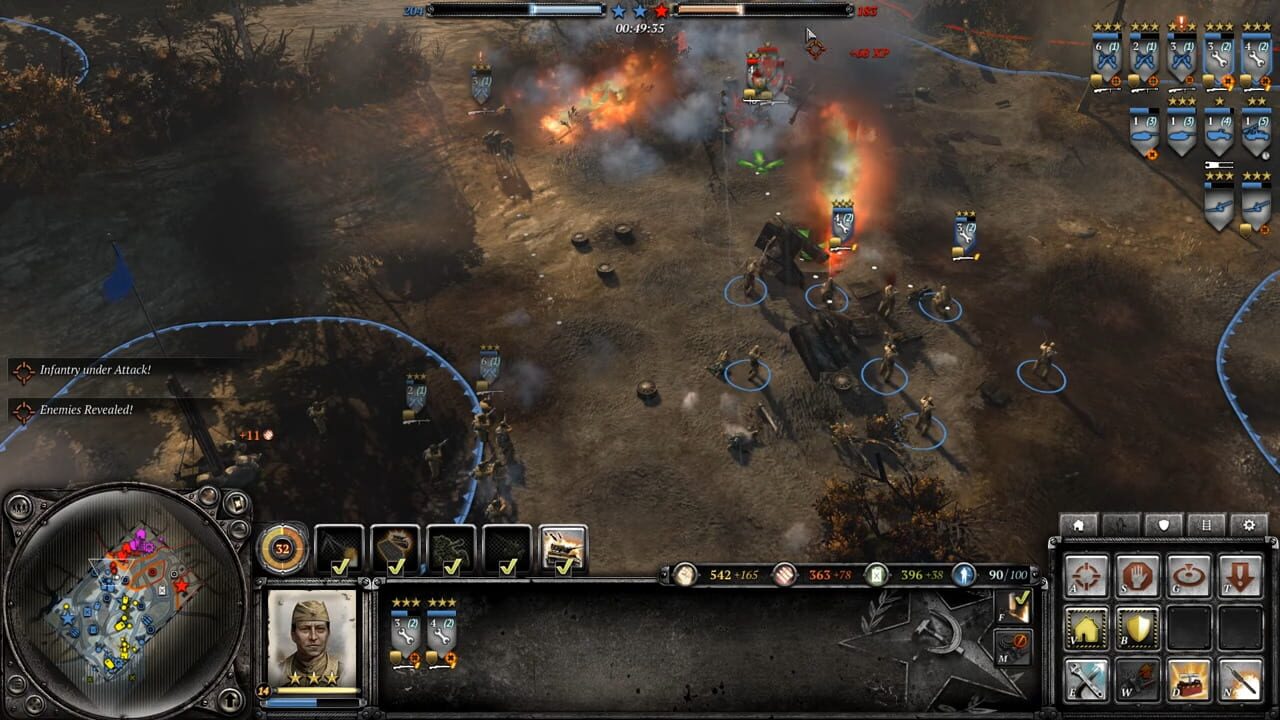Viewport: 1280px width, 720px height.
Task: Click the Enemies Revealed notification
Action: tap(84, 409)
